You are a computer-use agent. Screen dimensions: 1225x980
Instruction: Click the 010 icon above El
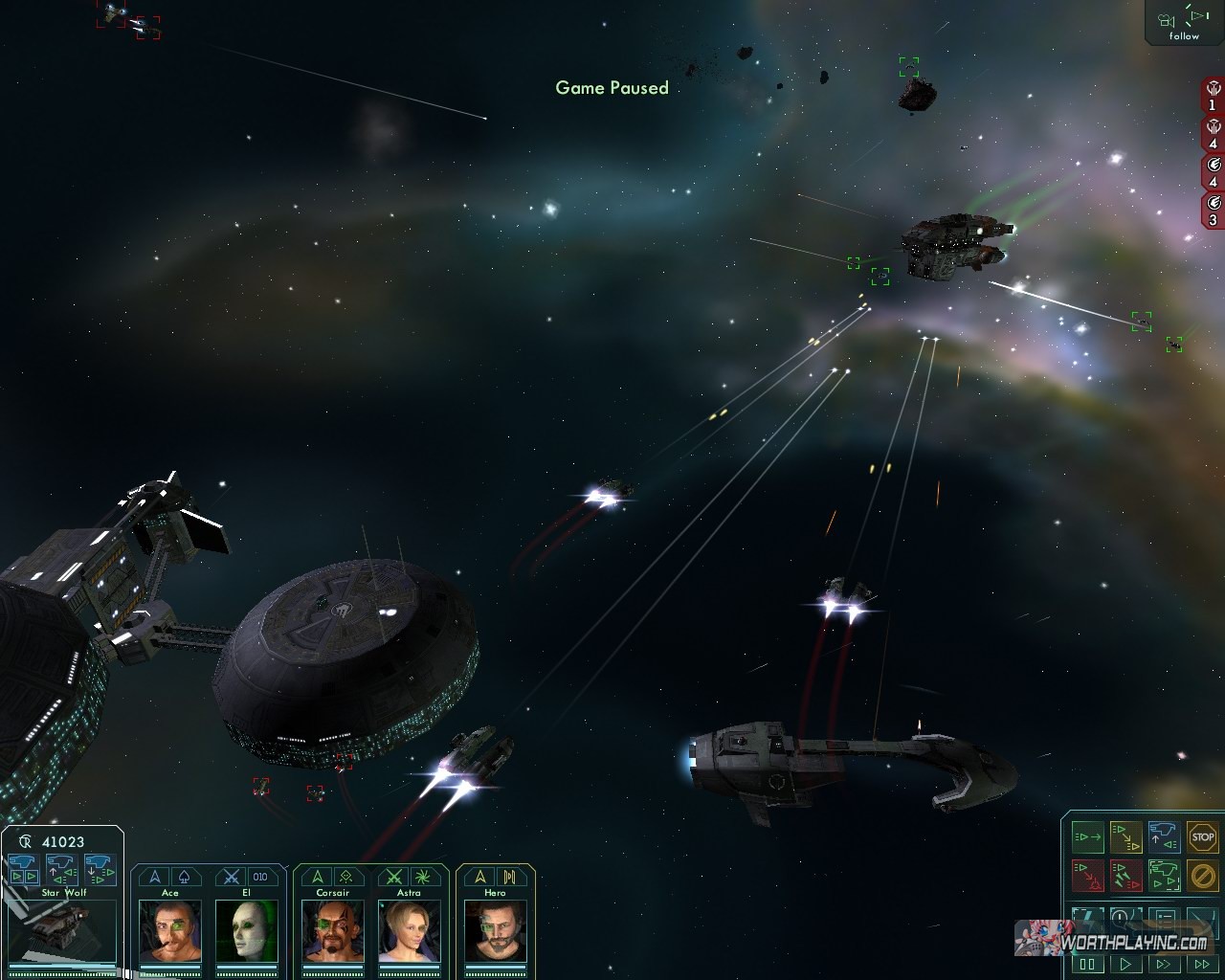point(259,877)
